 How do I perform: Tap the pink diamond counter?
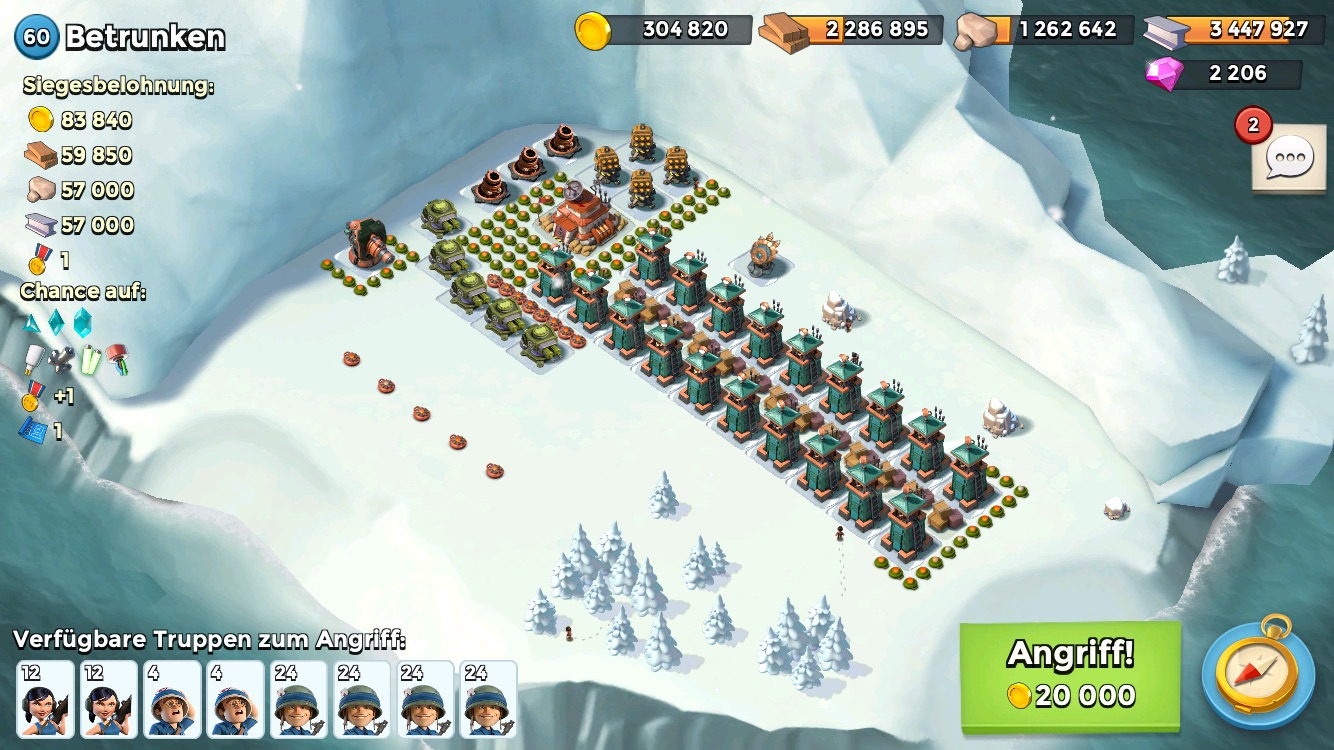coord(1224,74)
